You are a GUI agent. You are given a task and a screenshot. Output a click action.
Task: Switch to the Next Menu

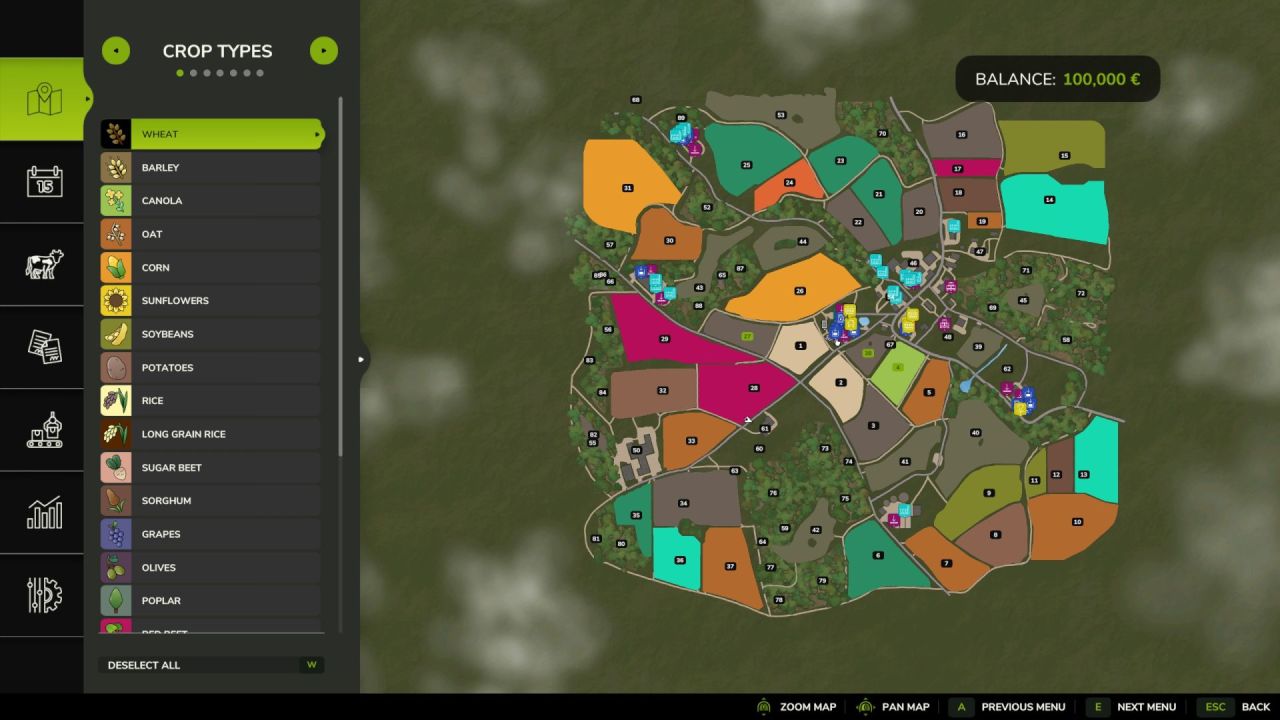click(1098, 706)
